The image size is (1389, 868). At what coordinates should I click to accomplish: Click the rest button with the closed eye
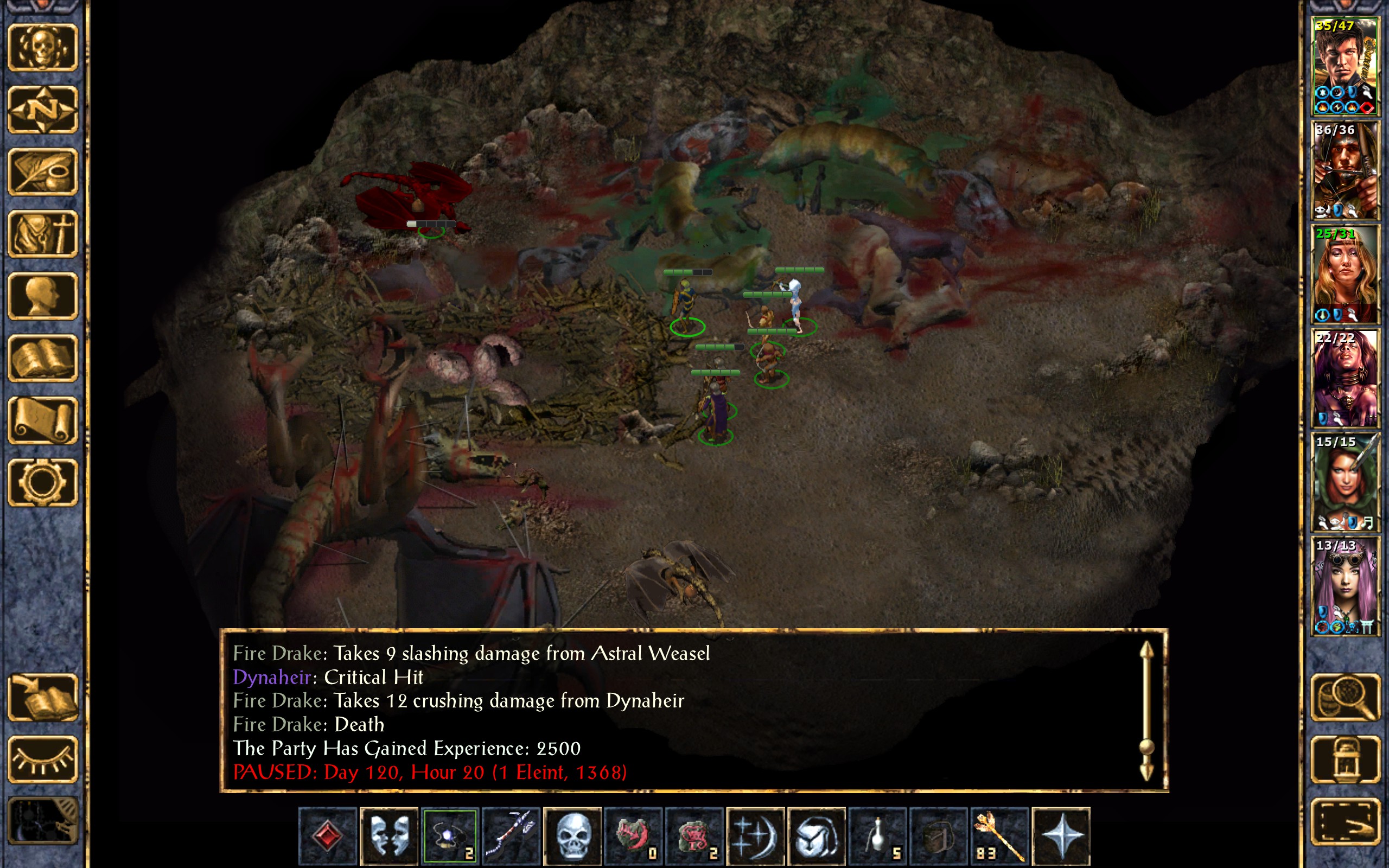click(x=43, y=759)
